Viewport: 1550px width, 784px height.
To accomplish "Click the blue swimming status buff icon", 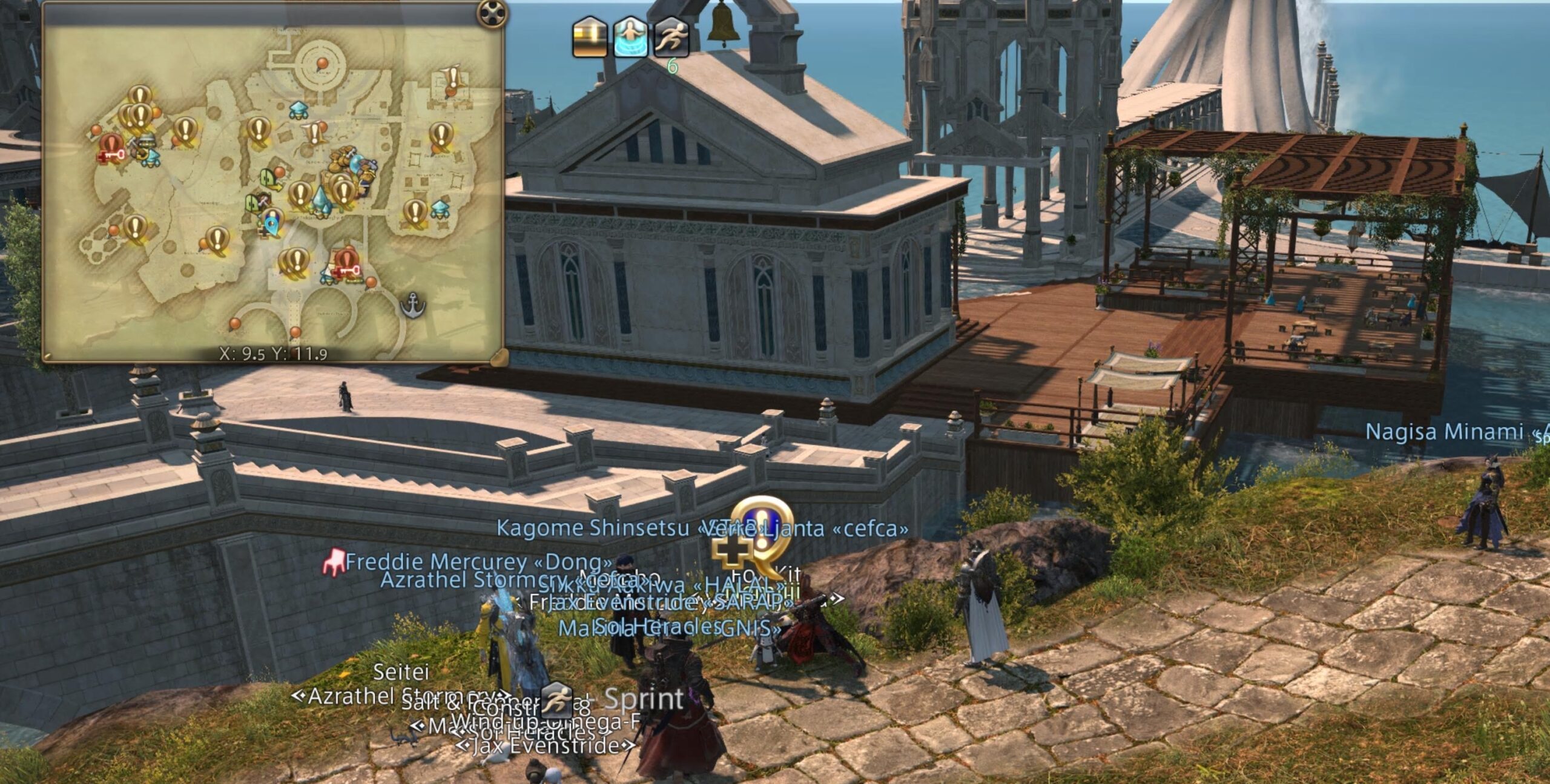I will coord(630,38).
